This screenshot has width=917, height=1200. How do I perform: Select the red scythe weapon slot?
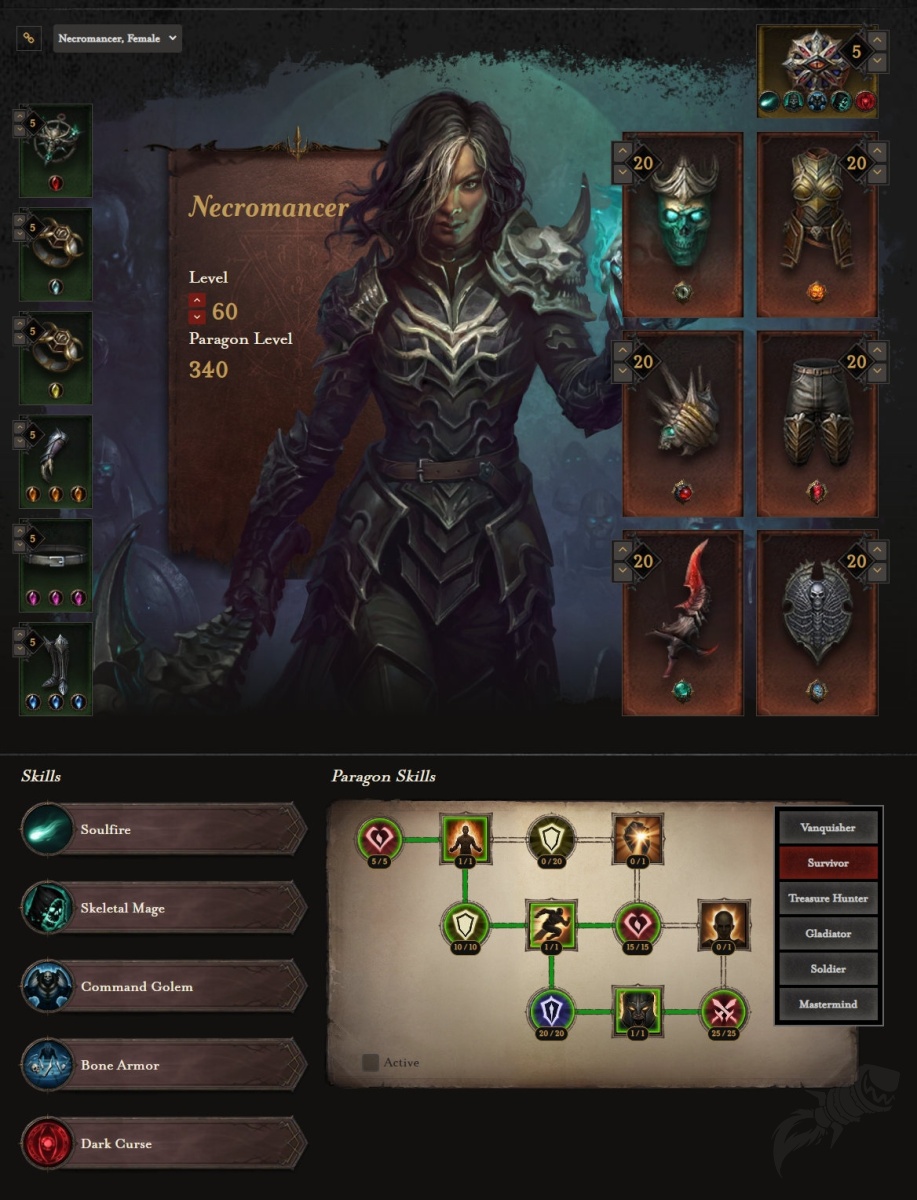(682, 622)
